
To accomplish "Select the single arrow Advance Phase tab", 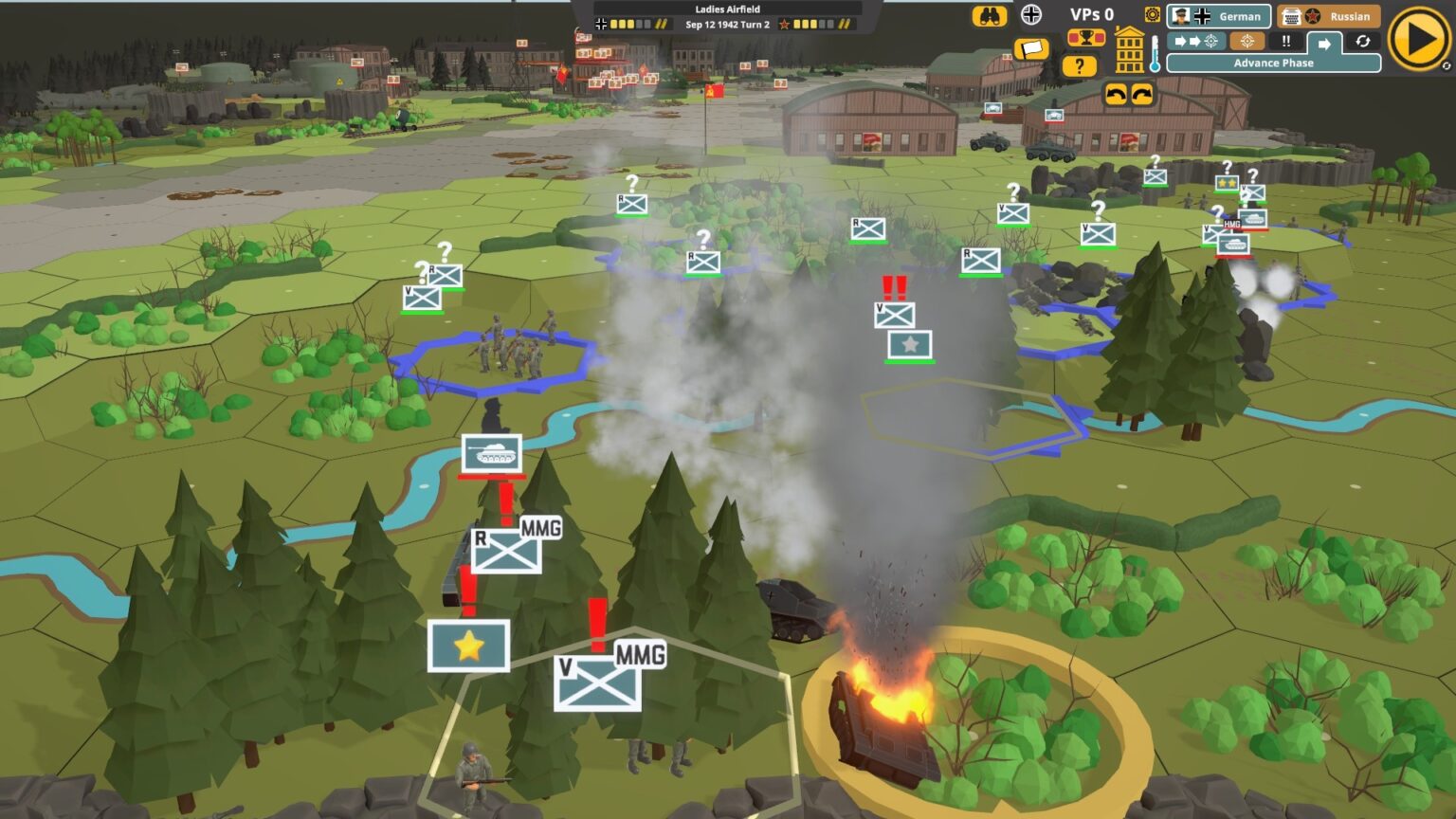I will (1324, 44).
